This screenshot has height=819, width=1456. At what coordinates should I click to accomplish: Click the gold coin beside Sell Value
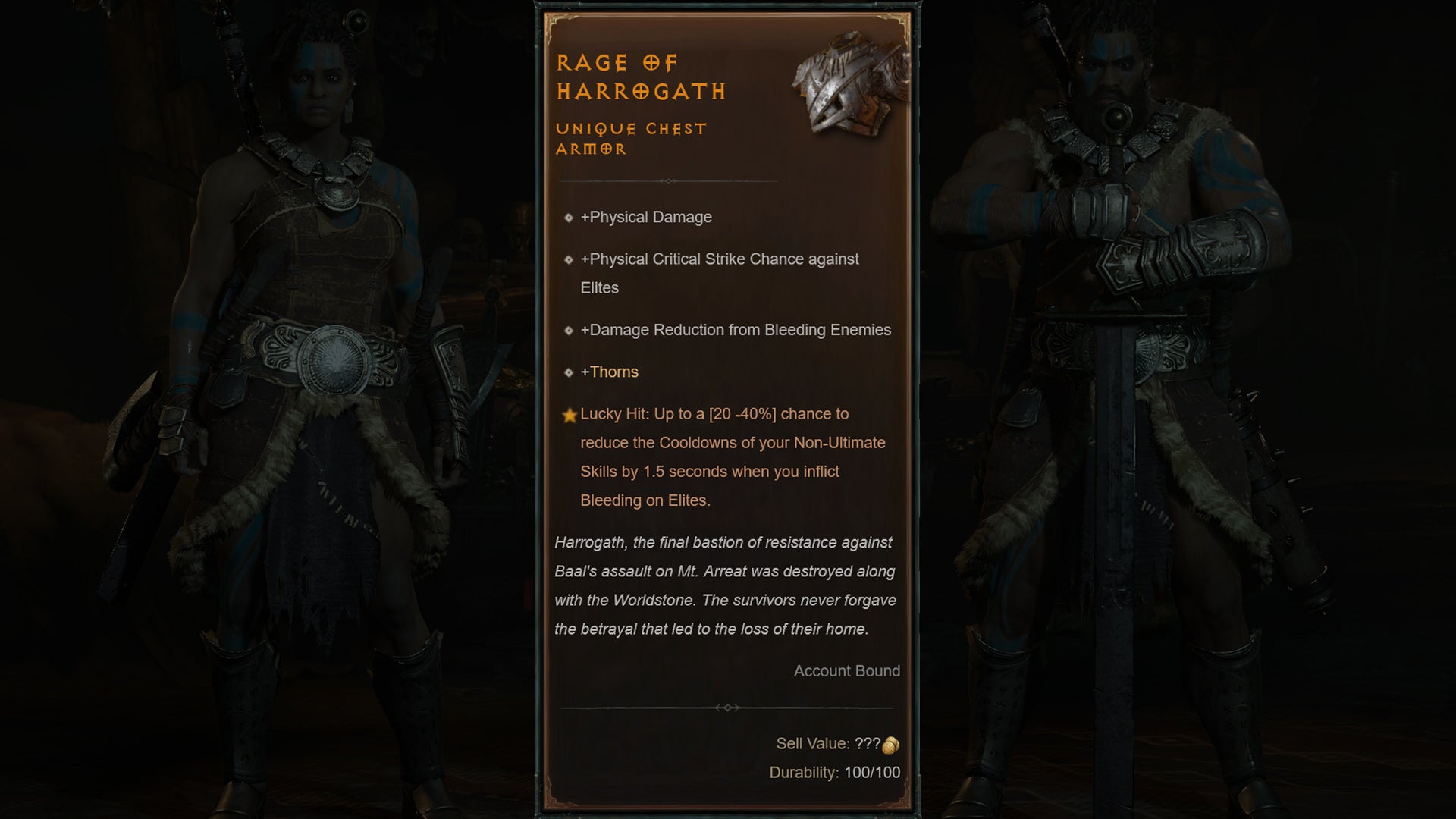[x=892, y=745]
